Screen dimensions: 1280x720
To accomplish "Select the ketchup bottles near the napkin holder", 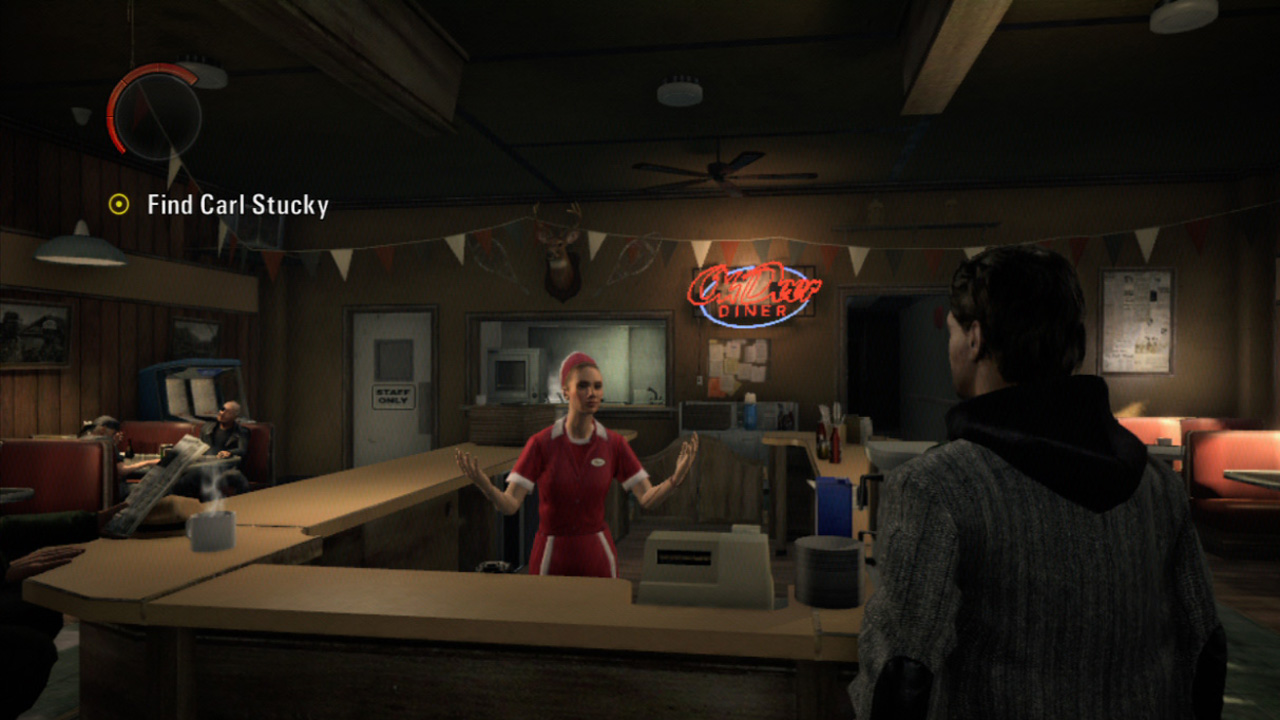I will pos(826,441).
